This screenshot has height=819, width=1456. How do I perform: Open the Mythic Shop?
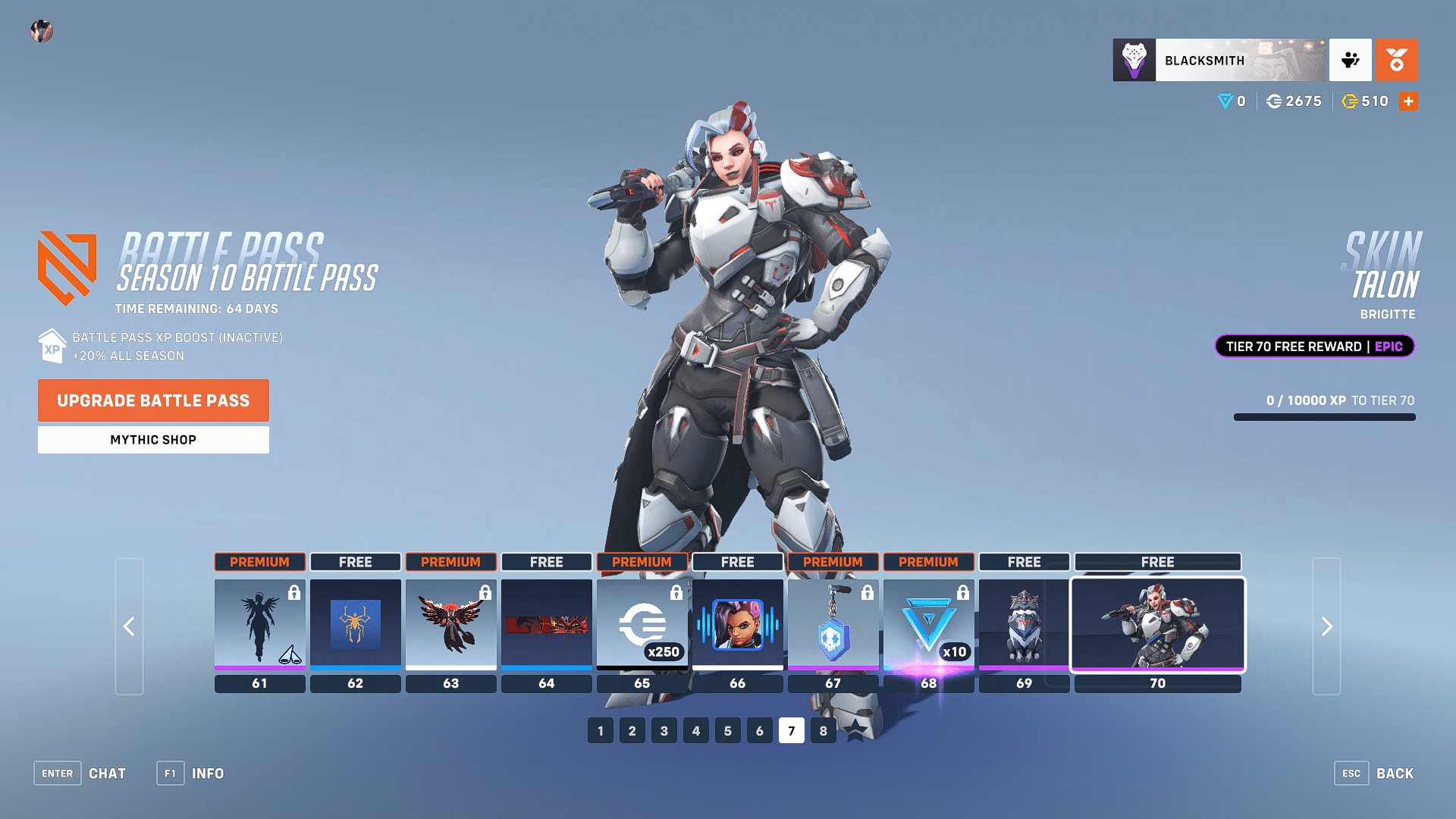coord(152,439)
